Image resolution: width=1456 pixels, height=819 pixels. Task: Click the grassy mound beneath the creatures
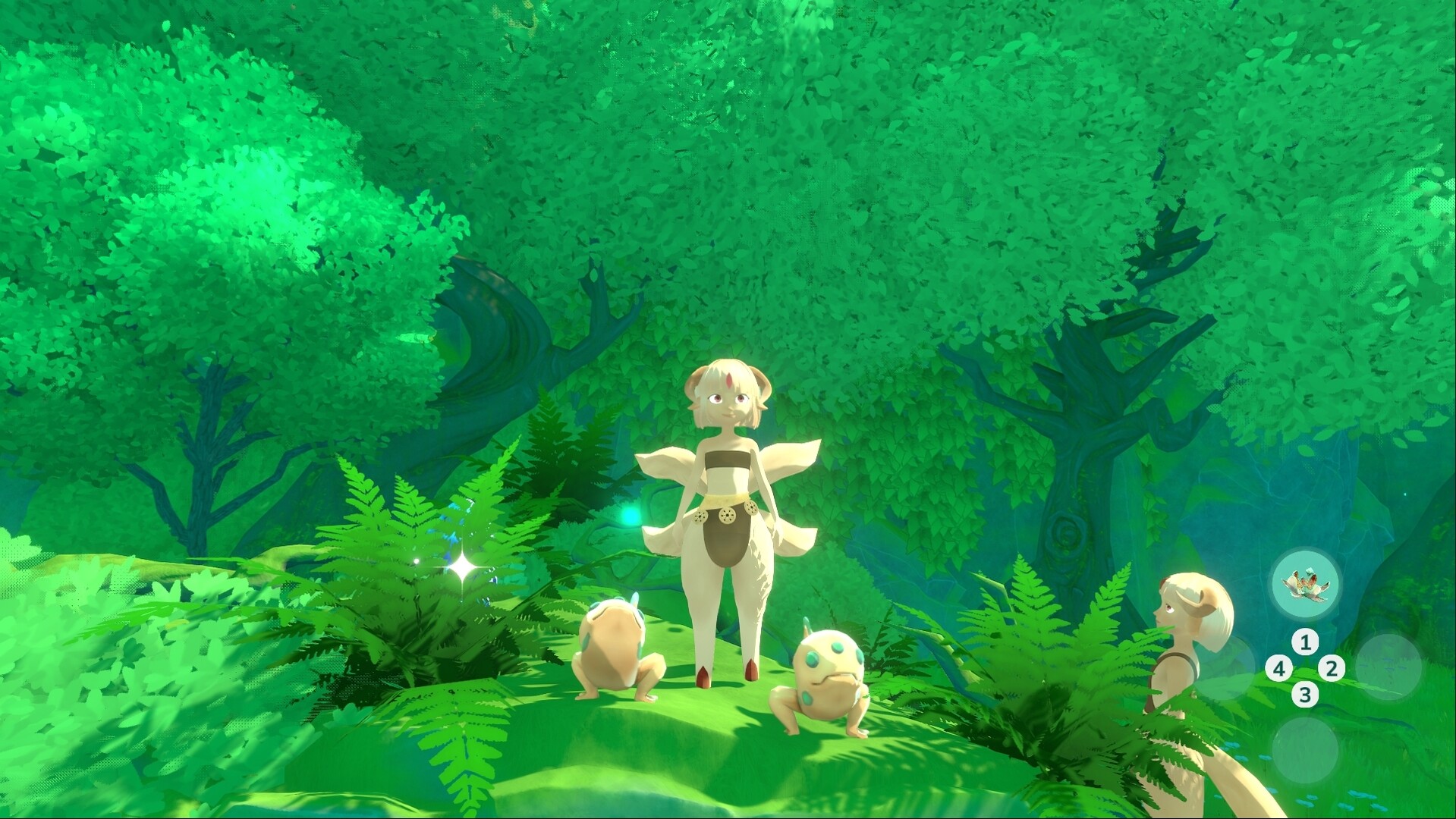721,751
